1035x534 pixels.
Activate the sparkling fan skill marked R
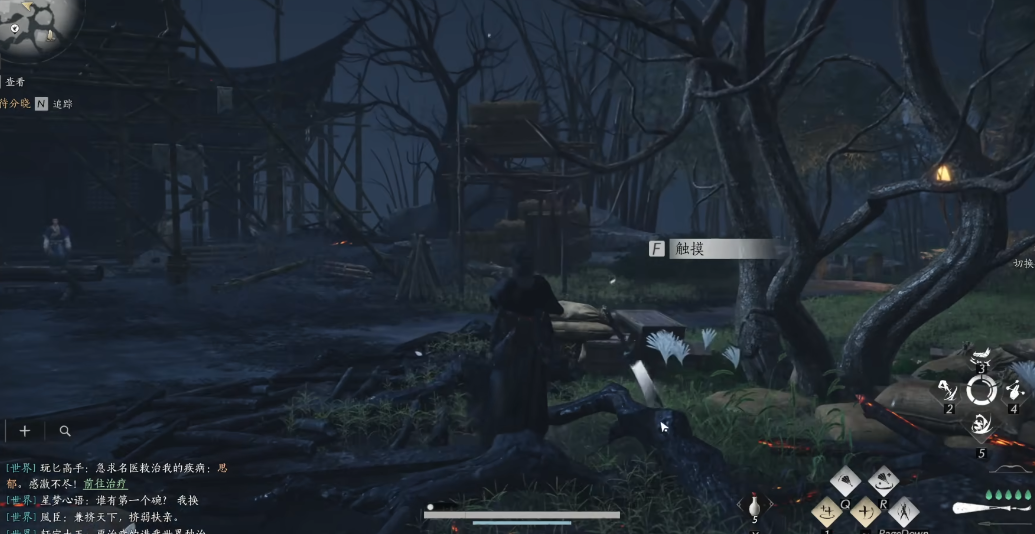[x=883, y=480]
